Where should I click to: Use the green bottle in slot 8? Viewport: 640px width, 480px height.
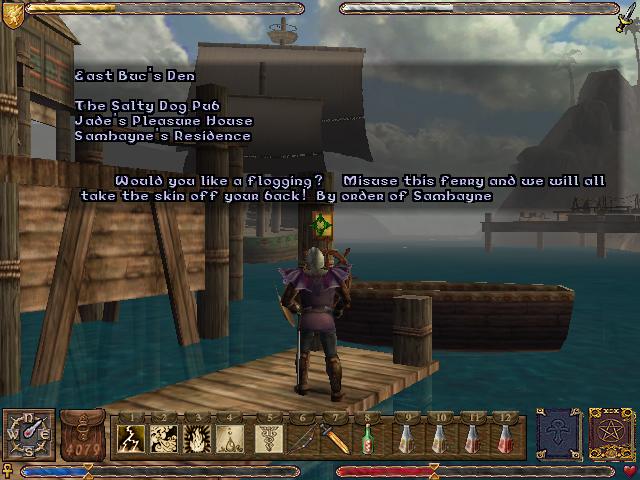(x=370, y=438)
